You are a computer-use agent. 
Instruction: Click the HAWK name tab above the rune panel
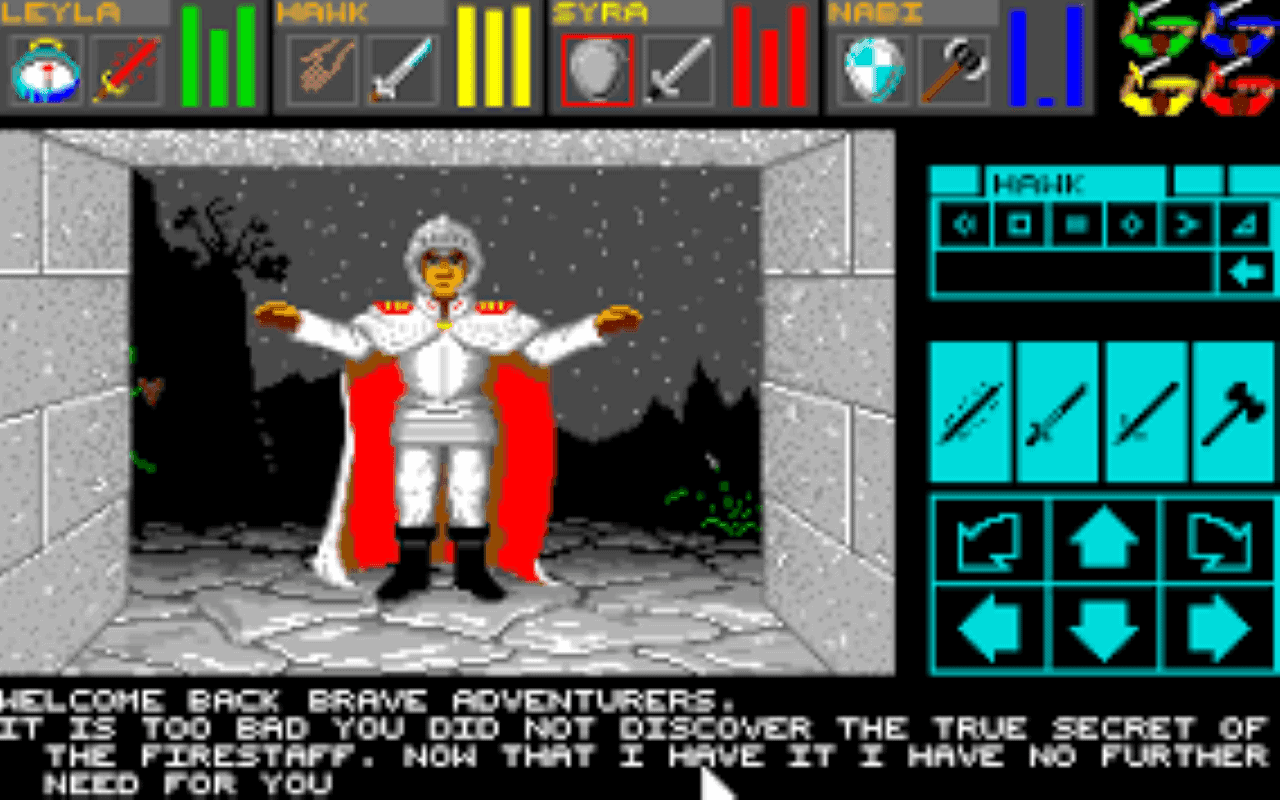tap(1040, 184)
